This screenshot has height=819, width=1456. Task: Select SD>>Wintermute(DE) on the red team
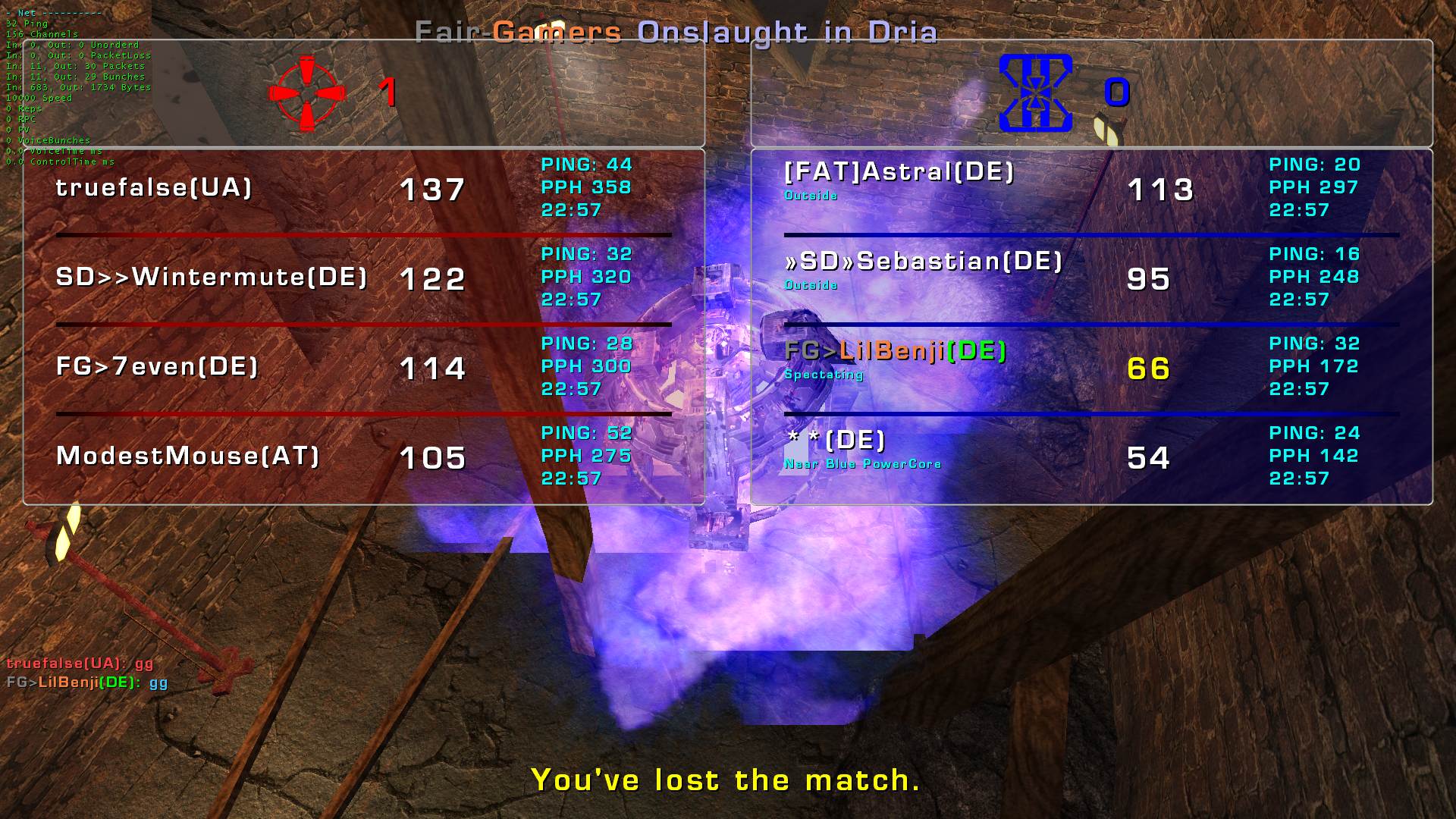point(212,278)
